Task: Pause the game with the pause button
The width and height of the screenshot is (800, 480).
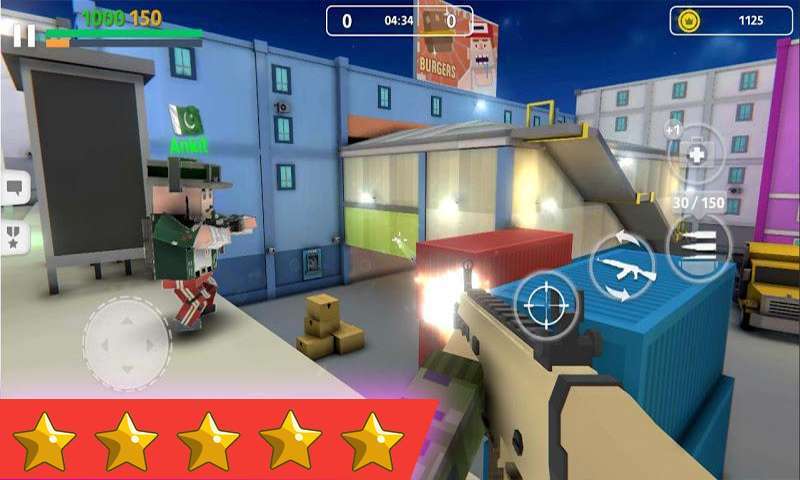Action: click(x=24, y=35)
